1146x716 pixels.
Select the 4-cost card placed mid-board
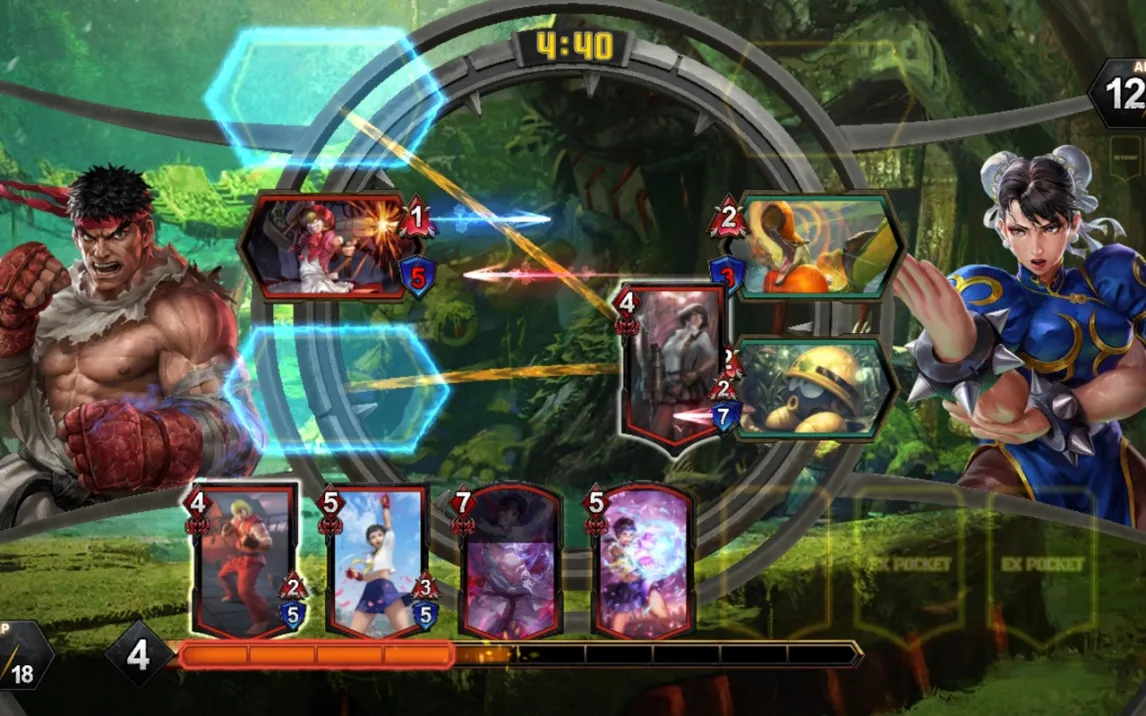pos(673,365)
